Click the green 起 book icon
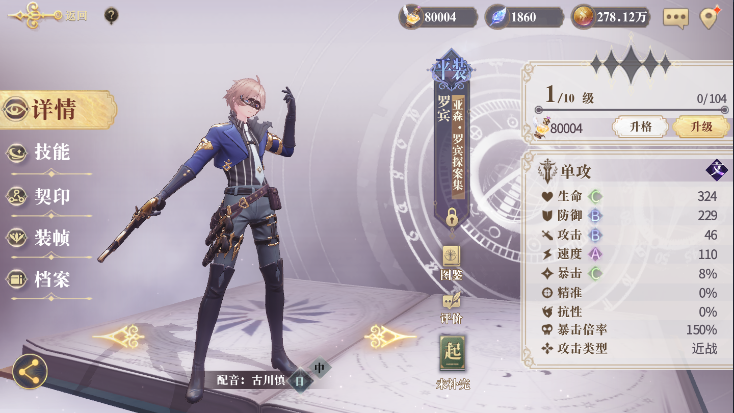Screen dimensions: 734x413 (x=452, y=354)
